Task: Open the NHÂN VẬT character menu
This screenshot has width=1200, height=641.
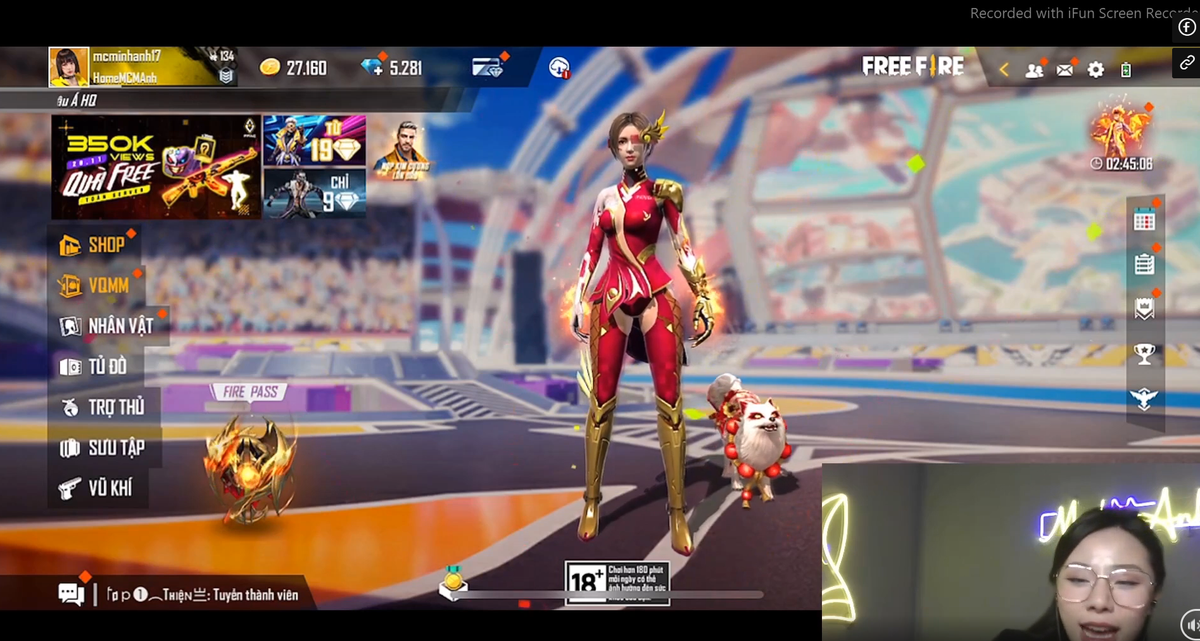Action: [108, 326]
